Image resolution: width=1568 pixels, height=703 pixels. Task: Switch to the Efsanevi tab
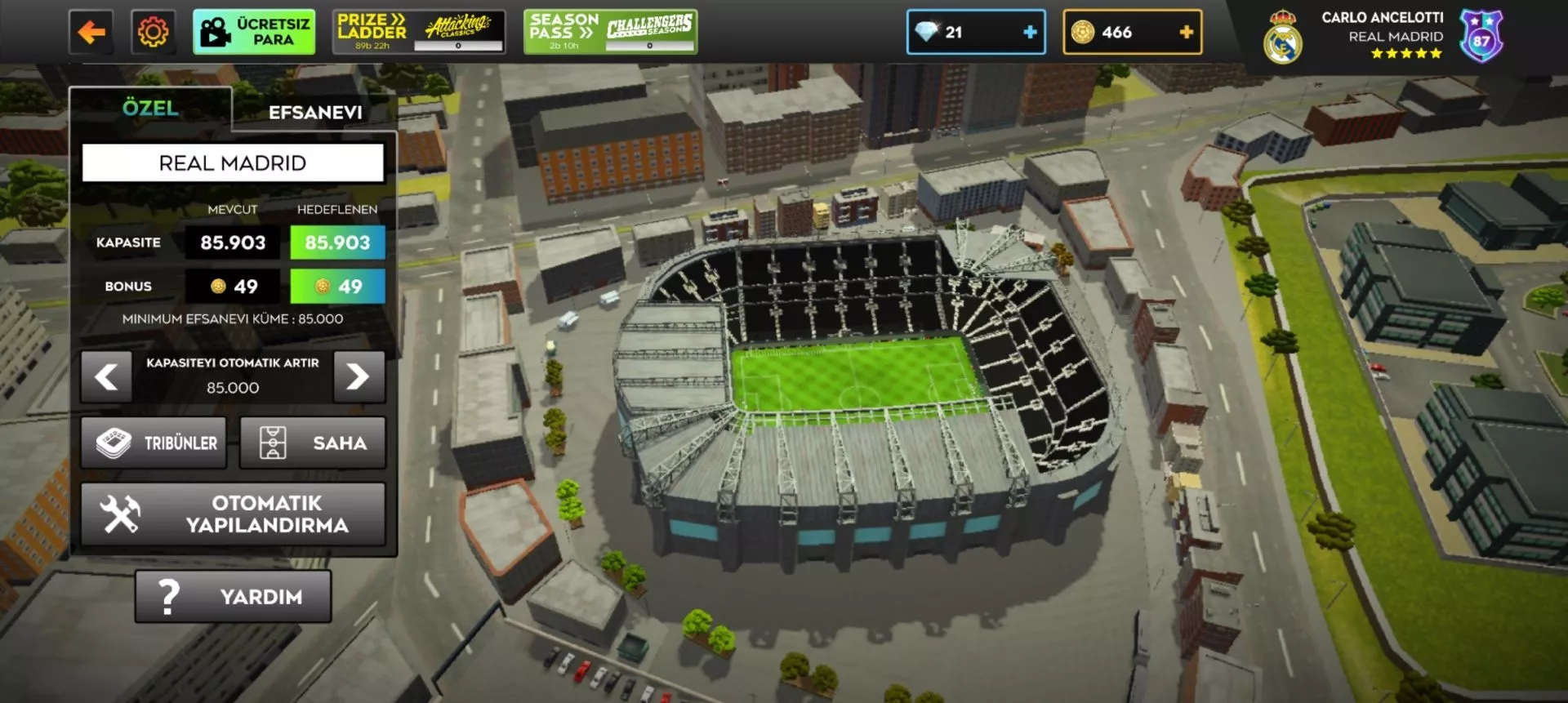pos(315,113)
